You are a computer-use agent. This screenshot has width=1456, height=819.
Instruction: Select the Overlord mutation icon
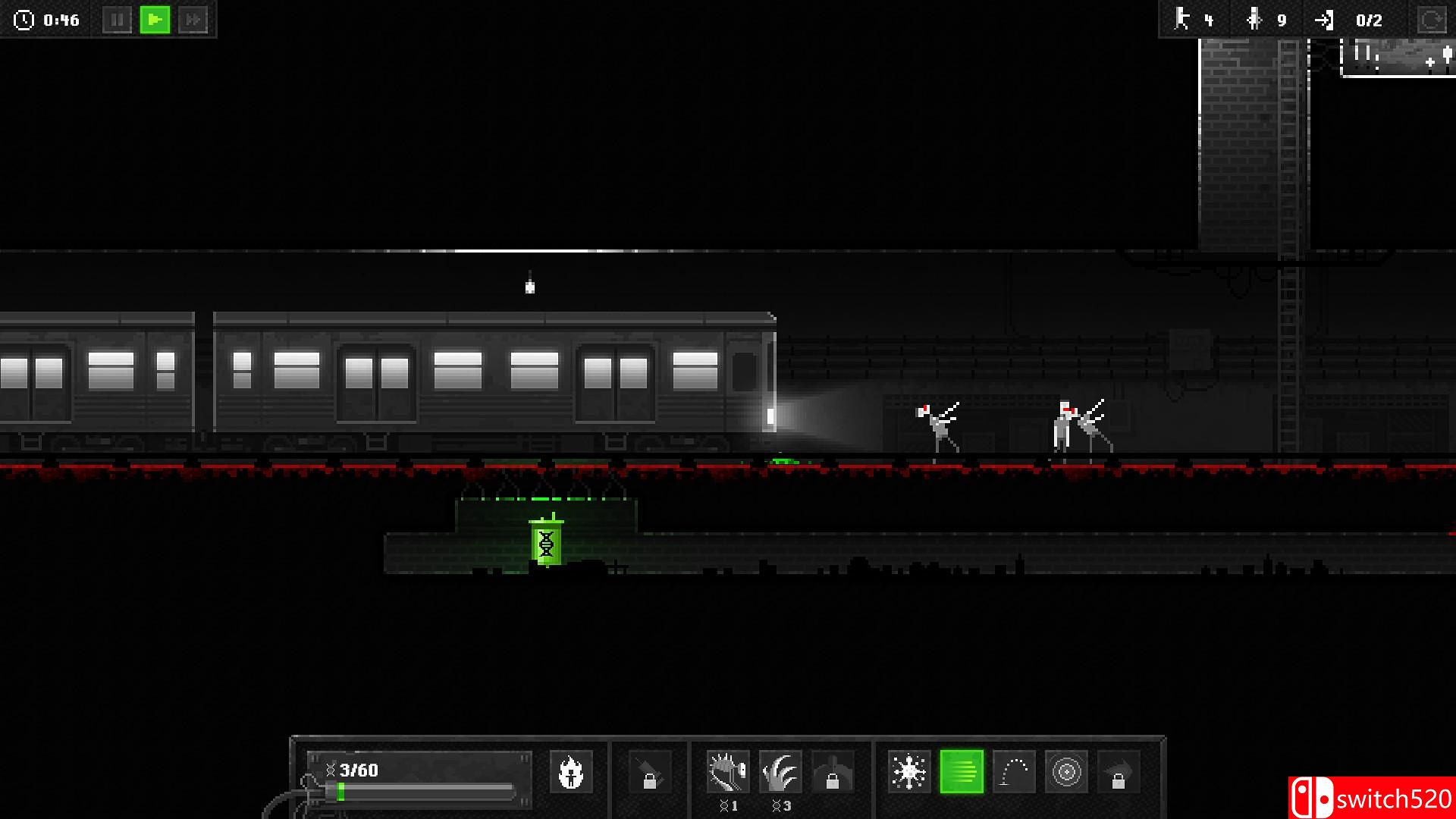pyautogui.click(x=726, y=772)
